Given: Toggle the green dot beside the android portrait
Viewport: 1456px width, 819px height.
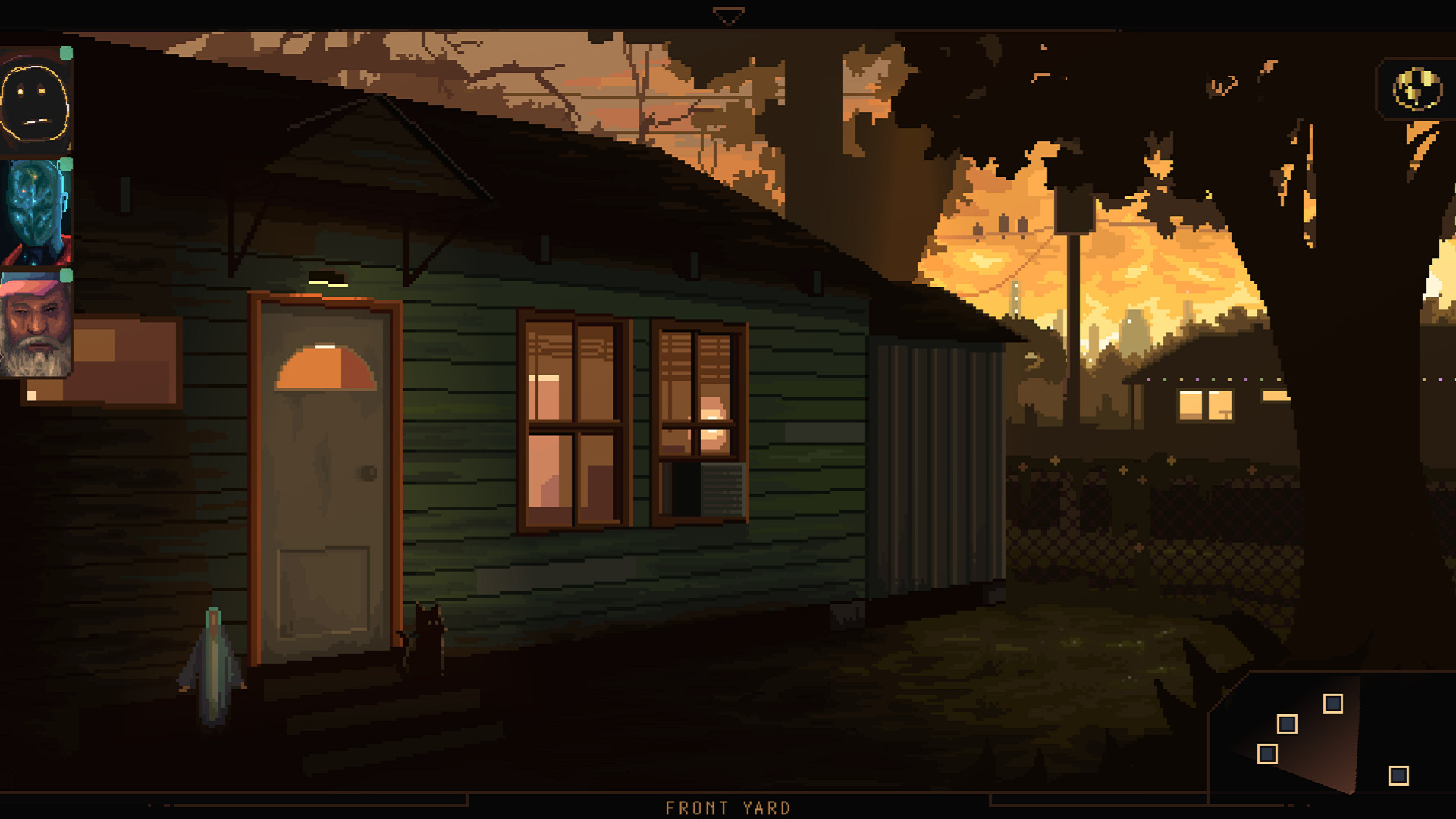Looking at the screenshot, I should point(66,164).
